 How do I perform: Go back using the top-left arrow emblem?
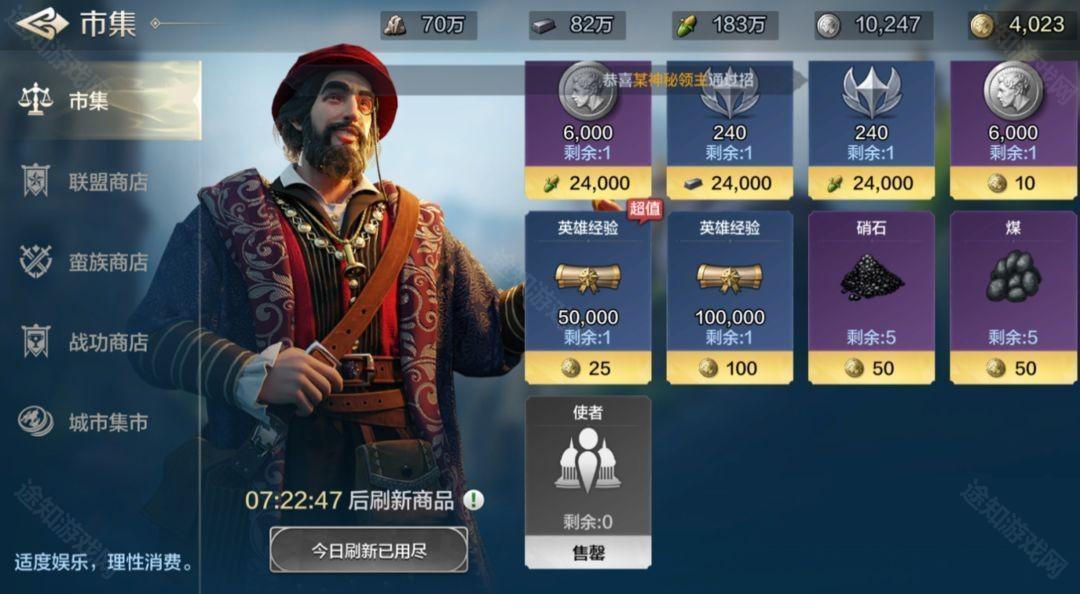[41, 24]
